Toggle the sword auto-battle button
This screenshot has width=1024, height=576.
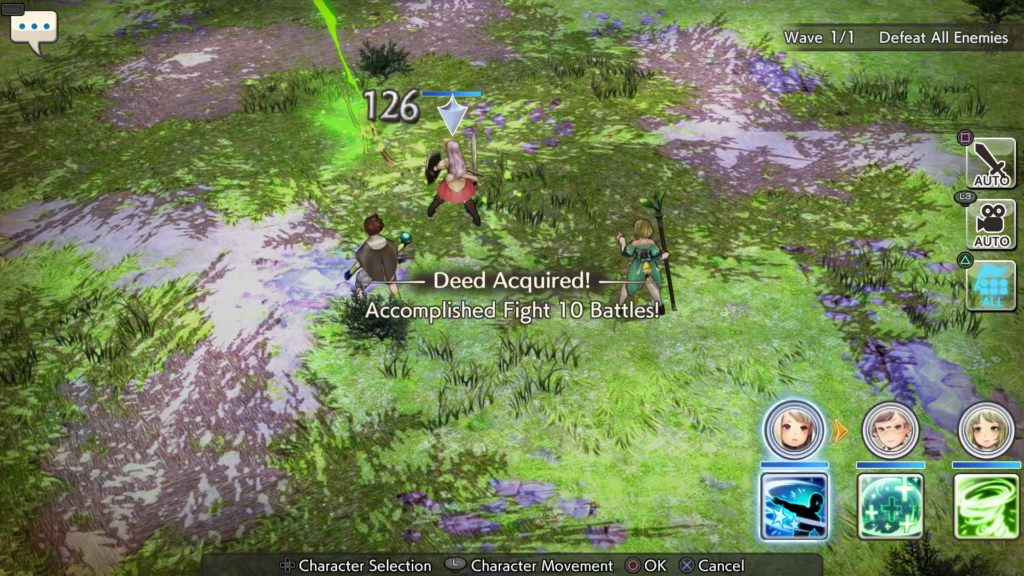coord(990,163)
